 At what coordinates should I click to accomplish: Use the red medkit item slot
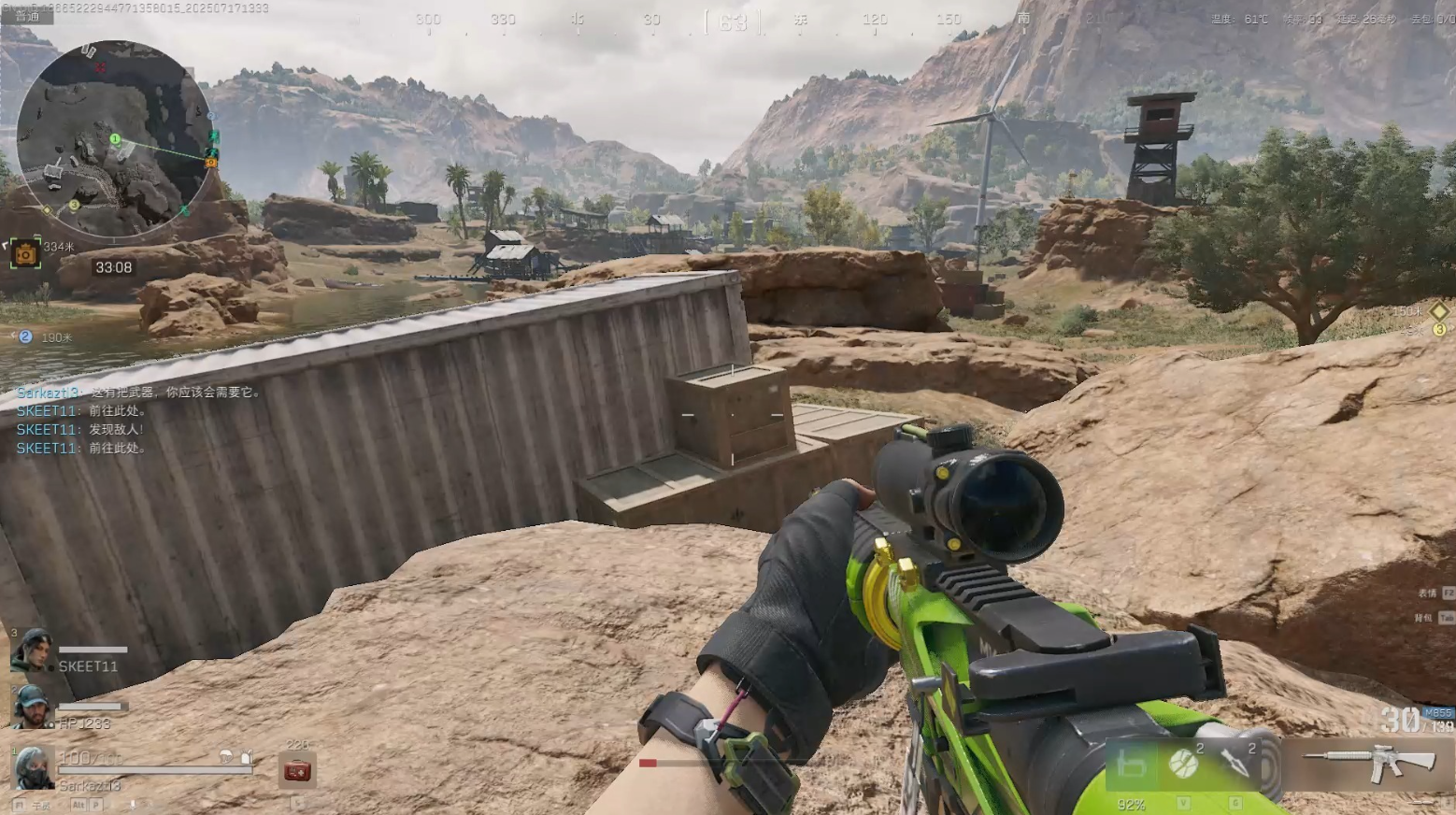click(297, 770)
